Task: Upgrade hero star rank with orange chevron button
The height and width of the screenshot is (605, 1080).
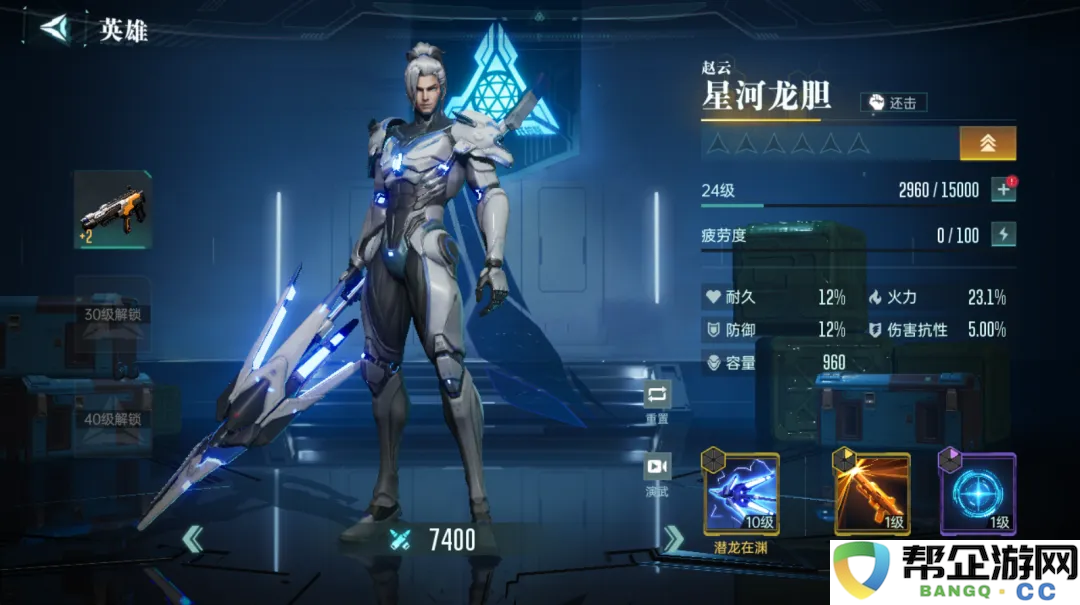Action: 987,143
